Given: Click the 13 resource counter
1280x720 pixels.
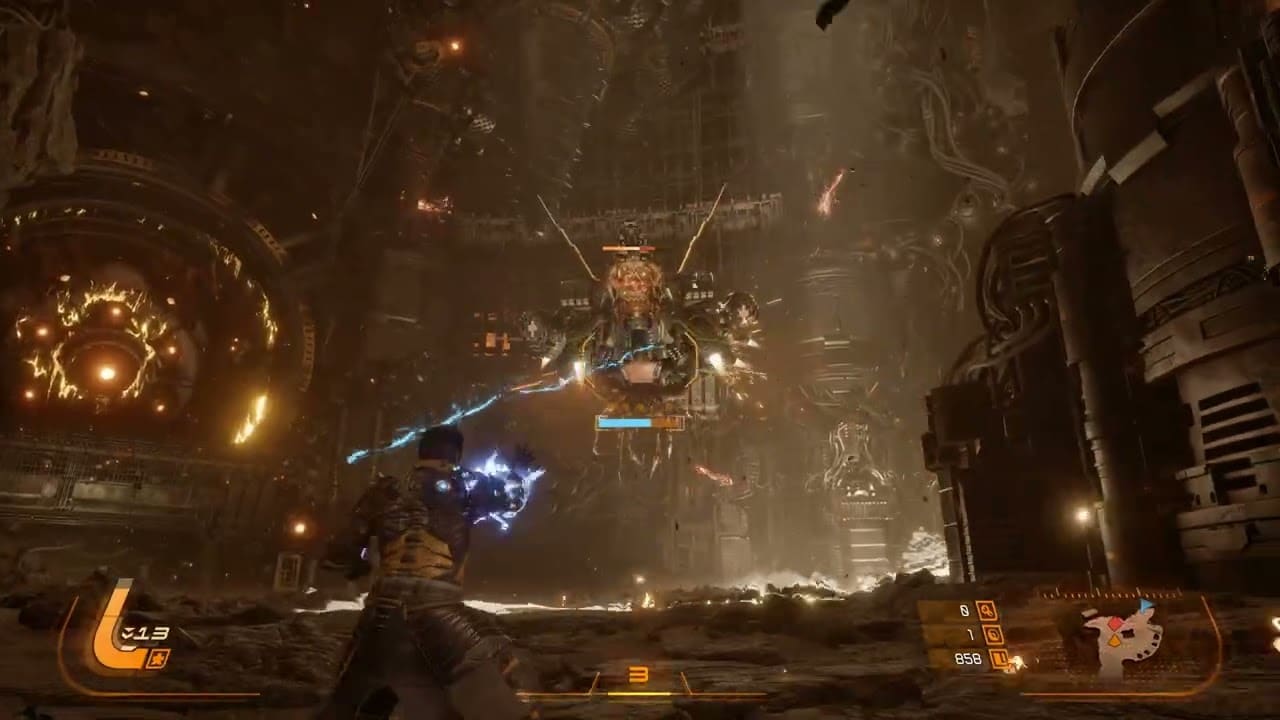Looking at the screenshot, I should pos(152,631).
